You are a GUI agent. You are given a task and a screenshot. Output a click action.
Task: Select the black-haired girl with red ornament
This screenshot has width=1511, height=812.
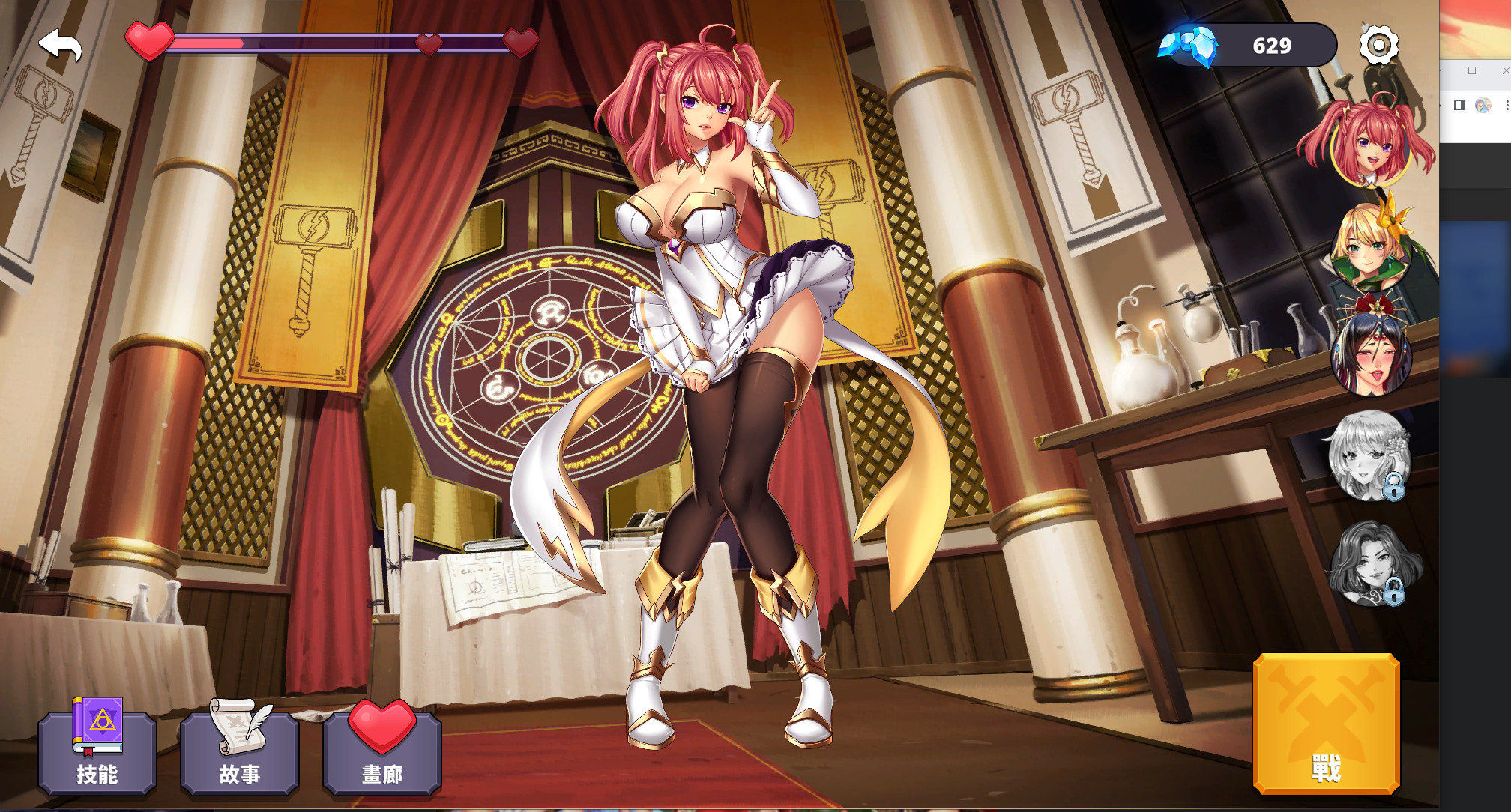pyautogui.click(x=1370, y=352)
